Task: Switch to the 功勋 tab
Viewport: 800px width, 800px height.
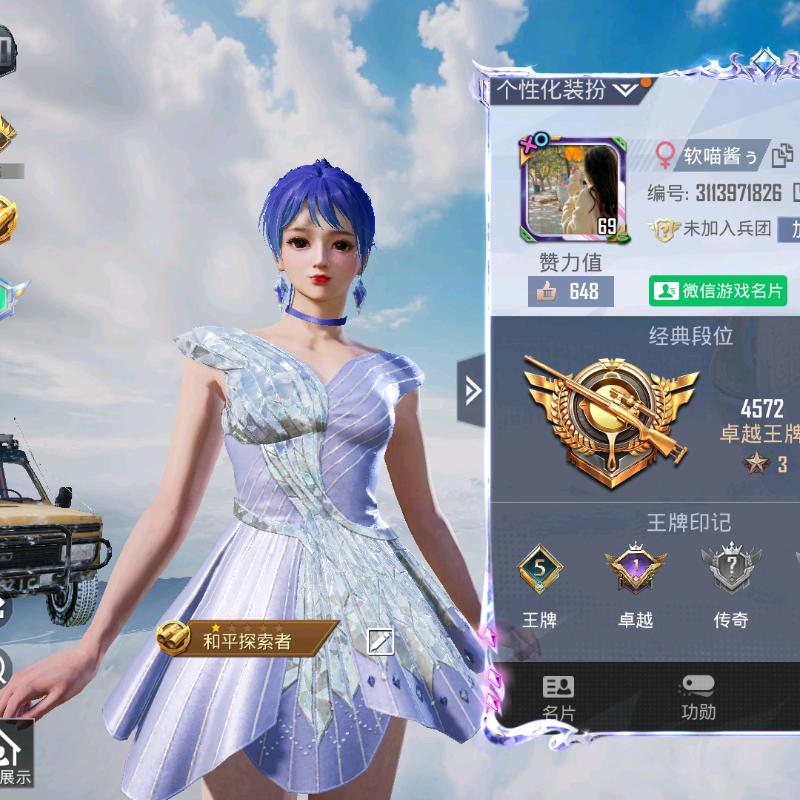Action: pos(698,696)
